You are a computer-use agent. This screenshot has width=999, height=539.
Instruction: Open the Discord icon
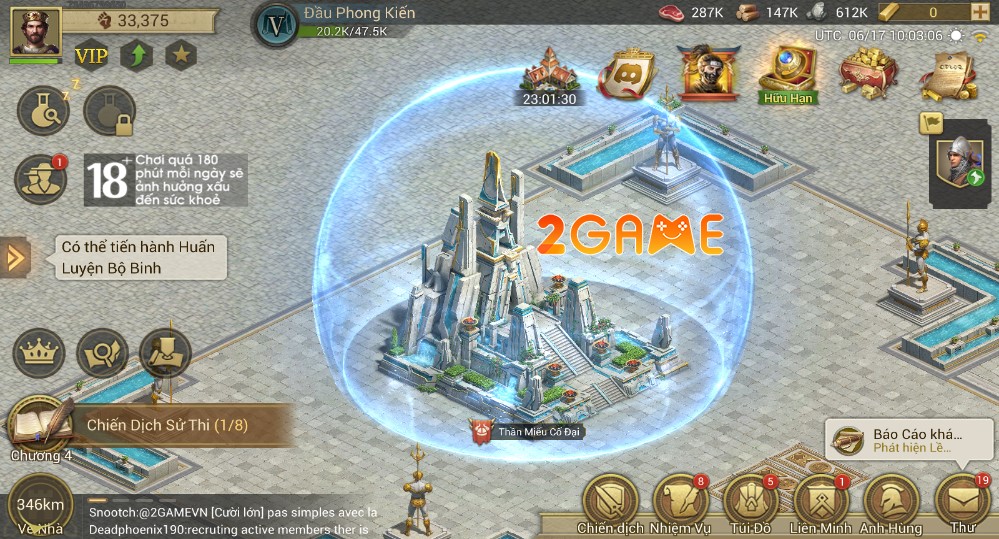[627, 72]
